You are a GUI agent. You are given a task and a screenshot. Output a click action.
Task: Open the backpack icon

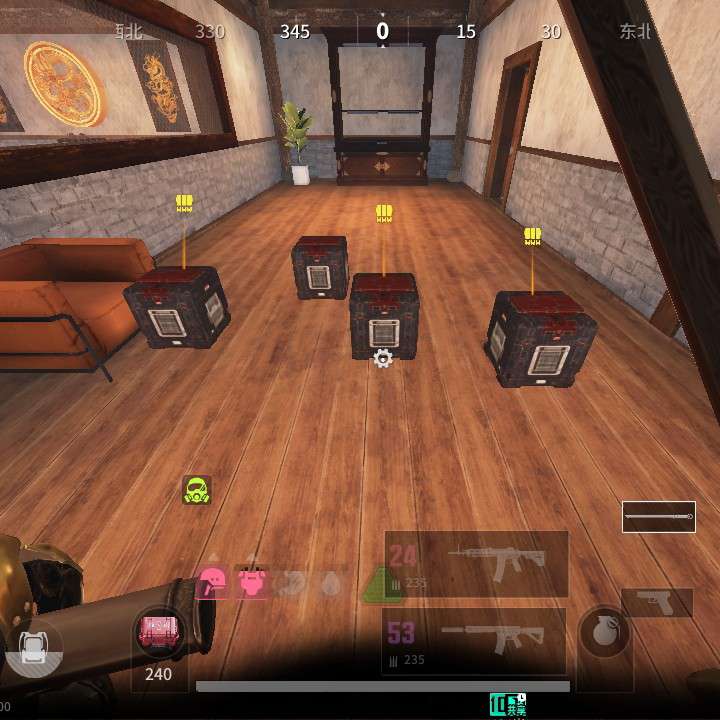pyautogui.click(x=34, y=647)
